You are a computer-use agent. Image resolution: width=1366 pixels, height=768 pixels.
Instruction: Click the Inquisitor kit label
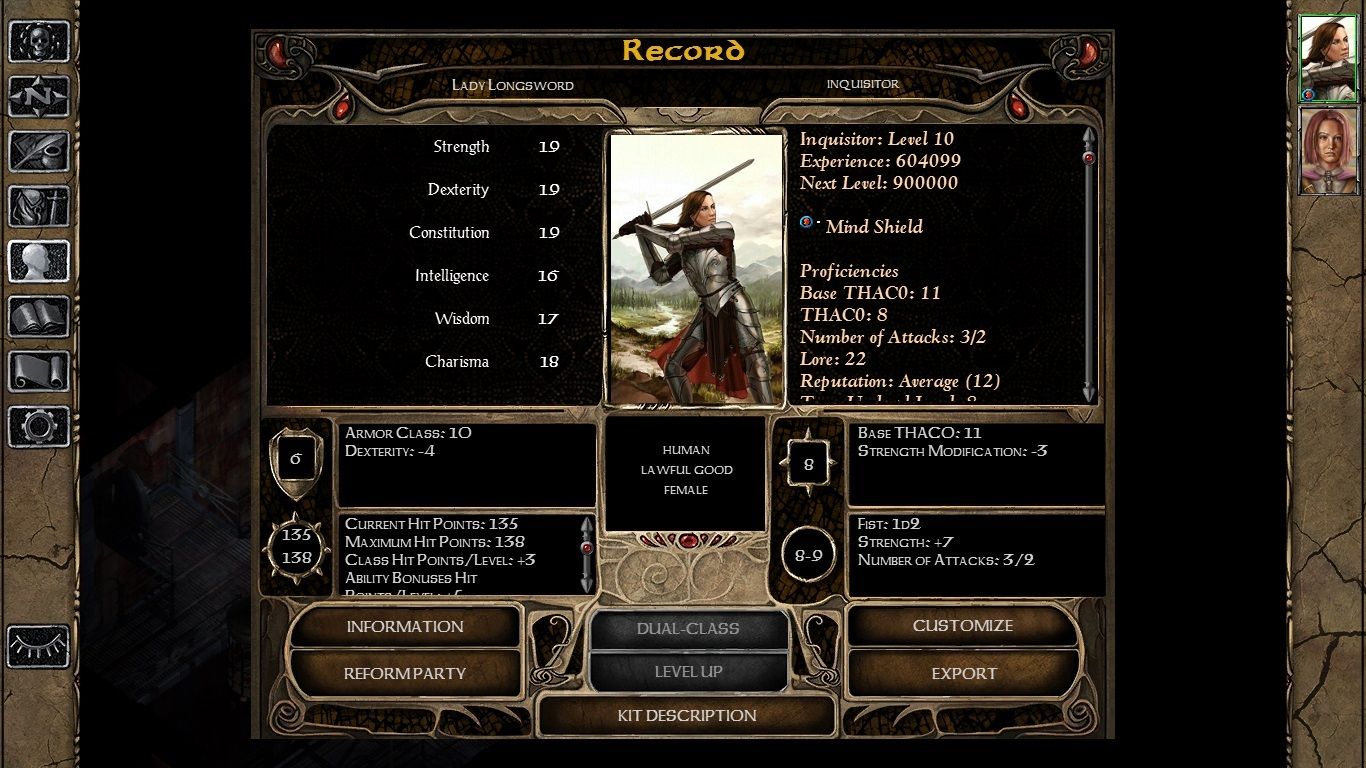(x=863, y=85)
